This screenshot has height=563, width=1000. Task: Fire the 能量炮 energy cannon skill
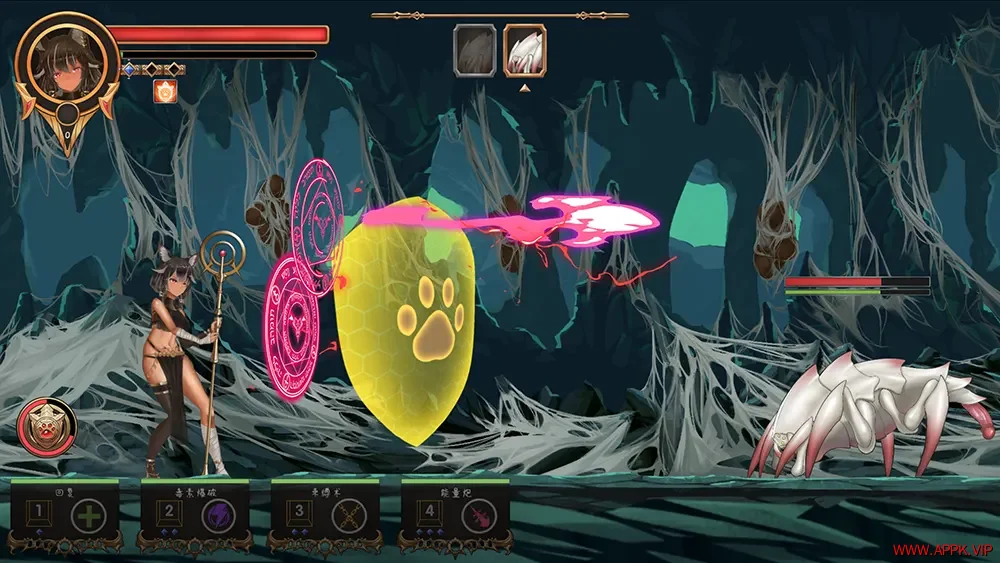pos(479,516)
